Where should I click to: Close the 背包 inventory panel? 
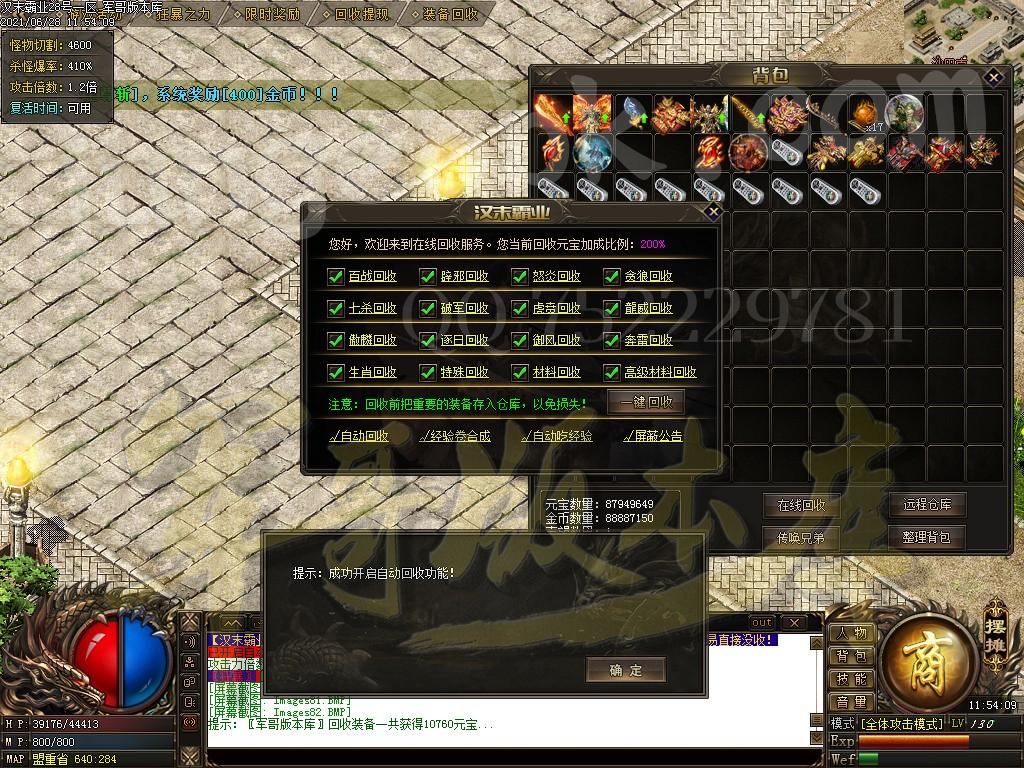(992, 76)
